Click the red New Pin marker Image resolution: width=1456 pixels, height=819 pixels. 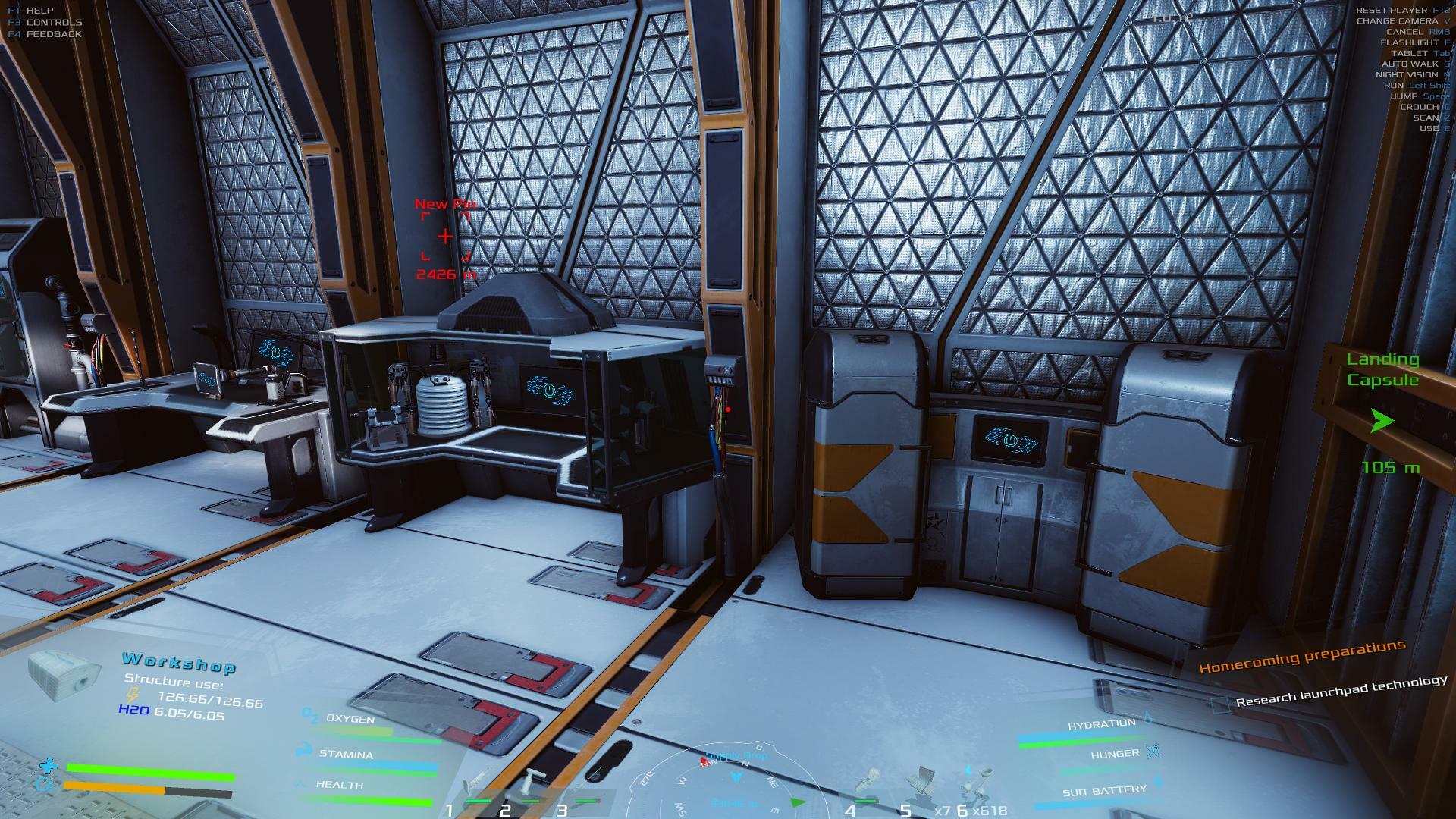[445, 237]
